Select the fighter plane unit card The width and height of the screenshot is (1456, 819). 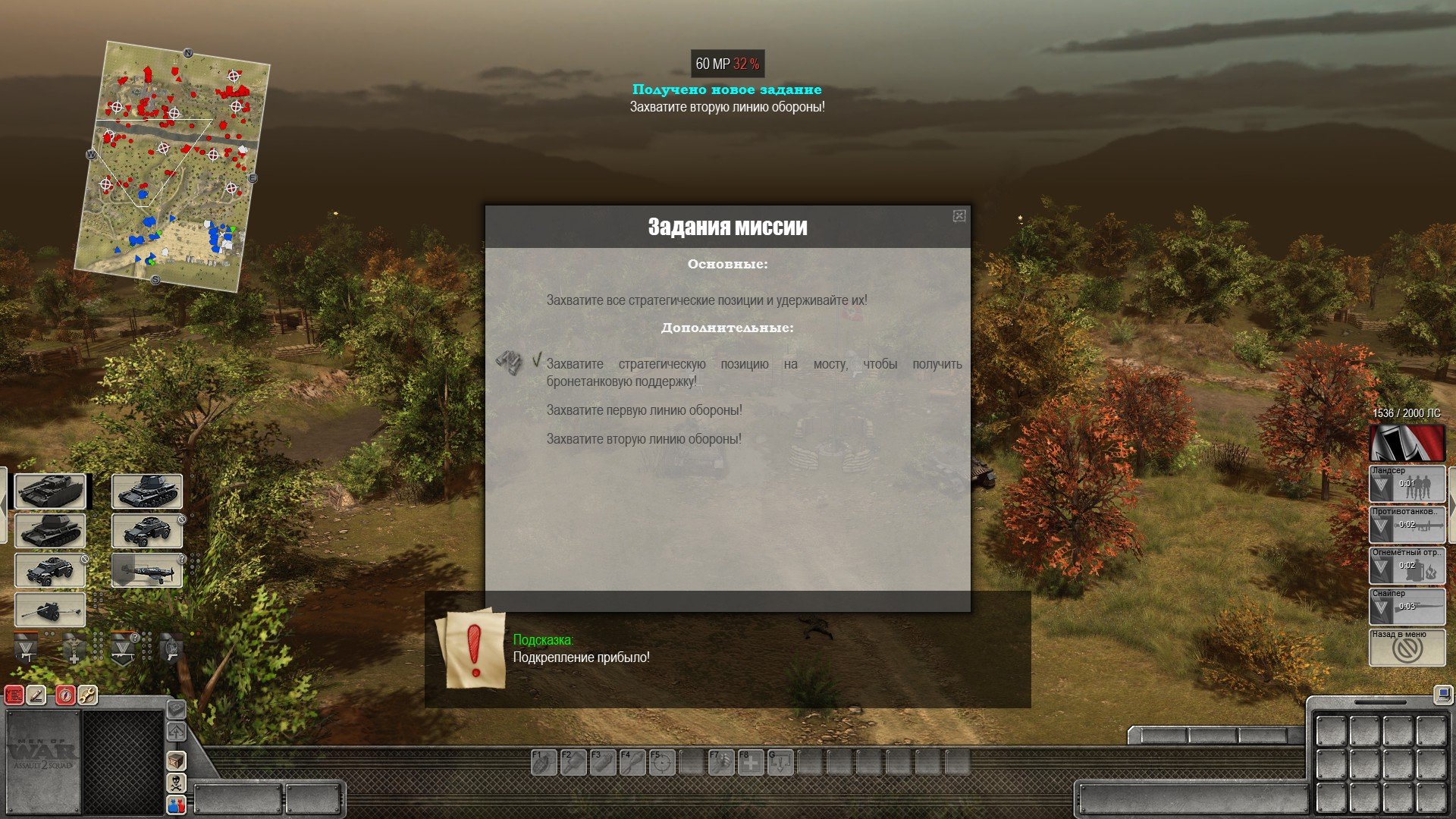pos(147,570)
